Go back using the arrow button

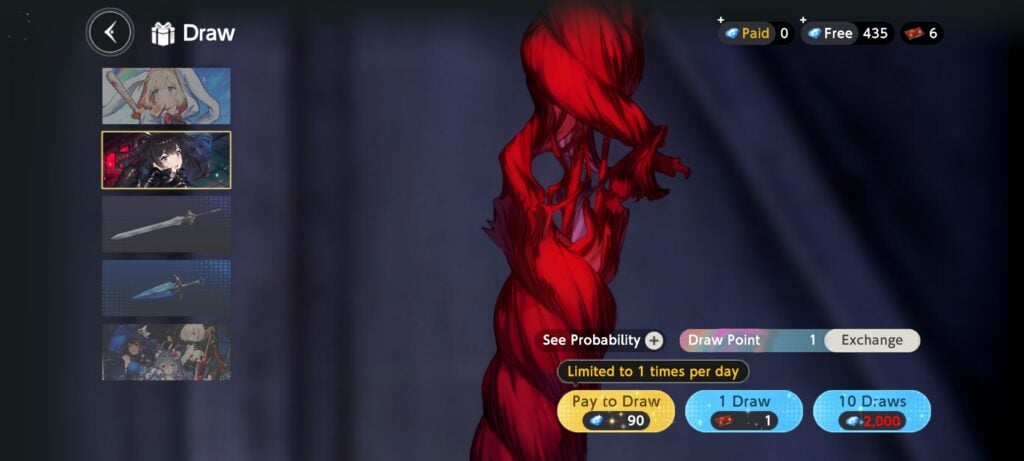click(x=110, y=33)
